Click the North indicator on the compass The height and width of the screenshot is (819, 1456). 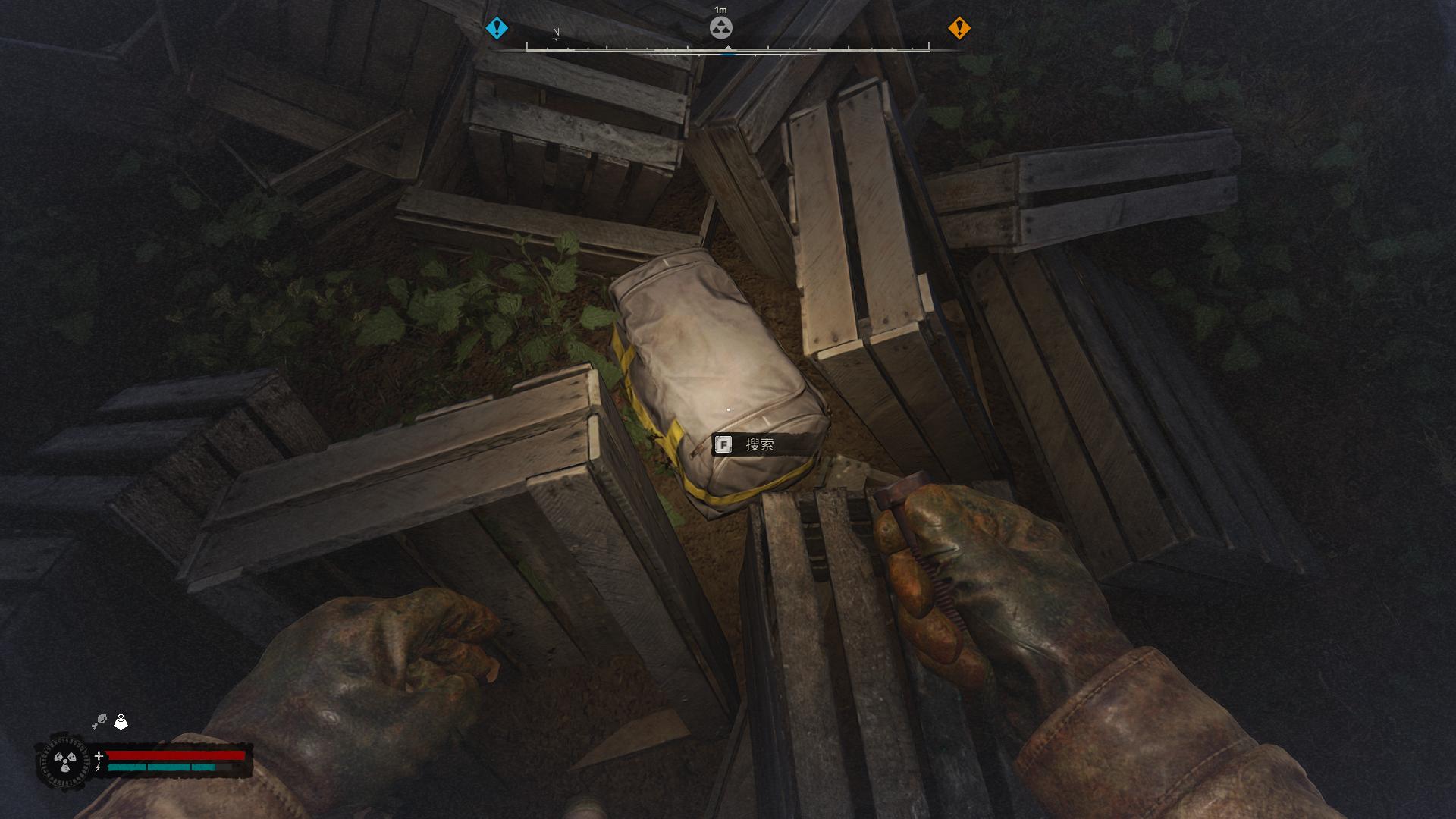point(556,33)
